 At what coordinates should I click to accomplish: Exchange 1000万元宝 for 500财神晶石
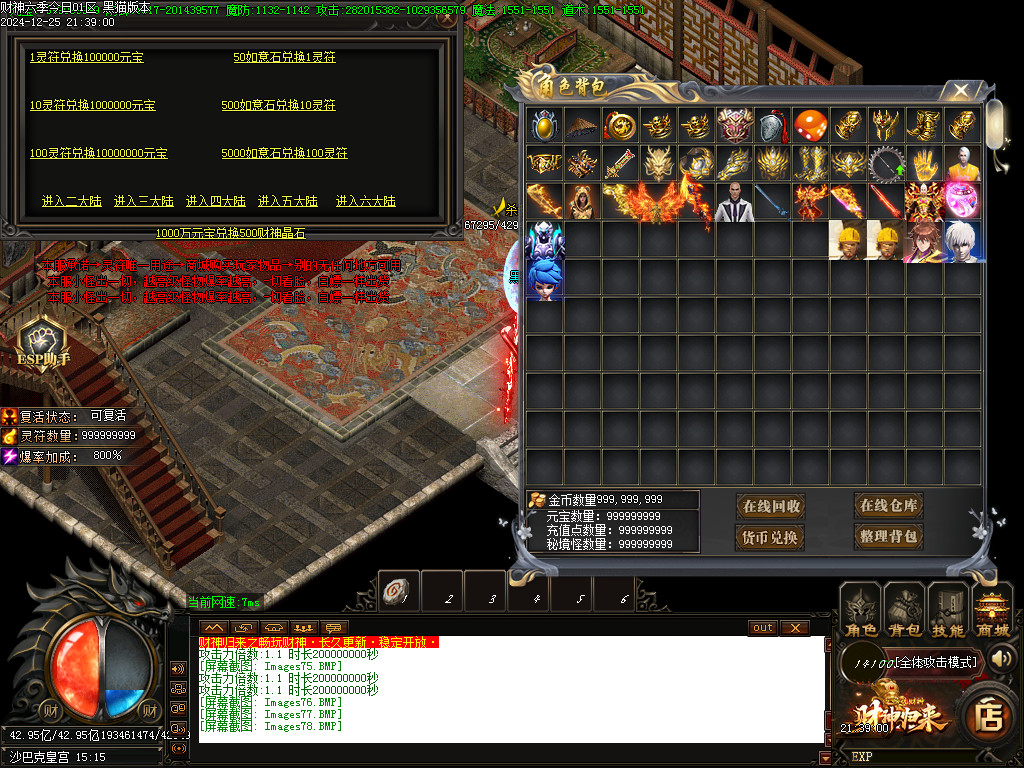click(230, 233)
